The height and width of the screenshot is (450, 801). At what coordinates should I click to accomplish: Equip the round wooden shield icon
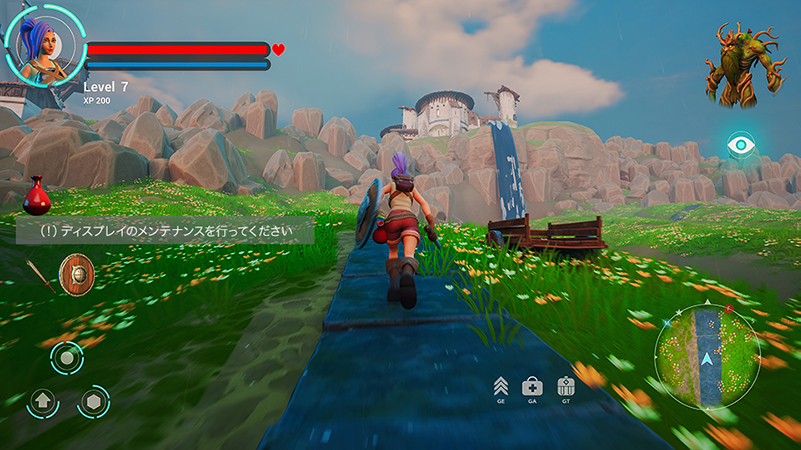click(76, 274)
